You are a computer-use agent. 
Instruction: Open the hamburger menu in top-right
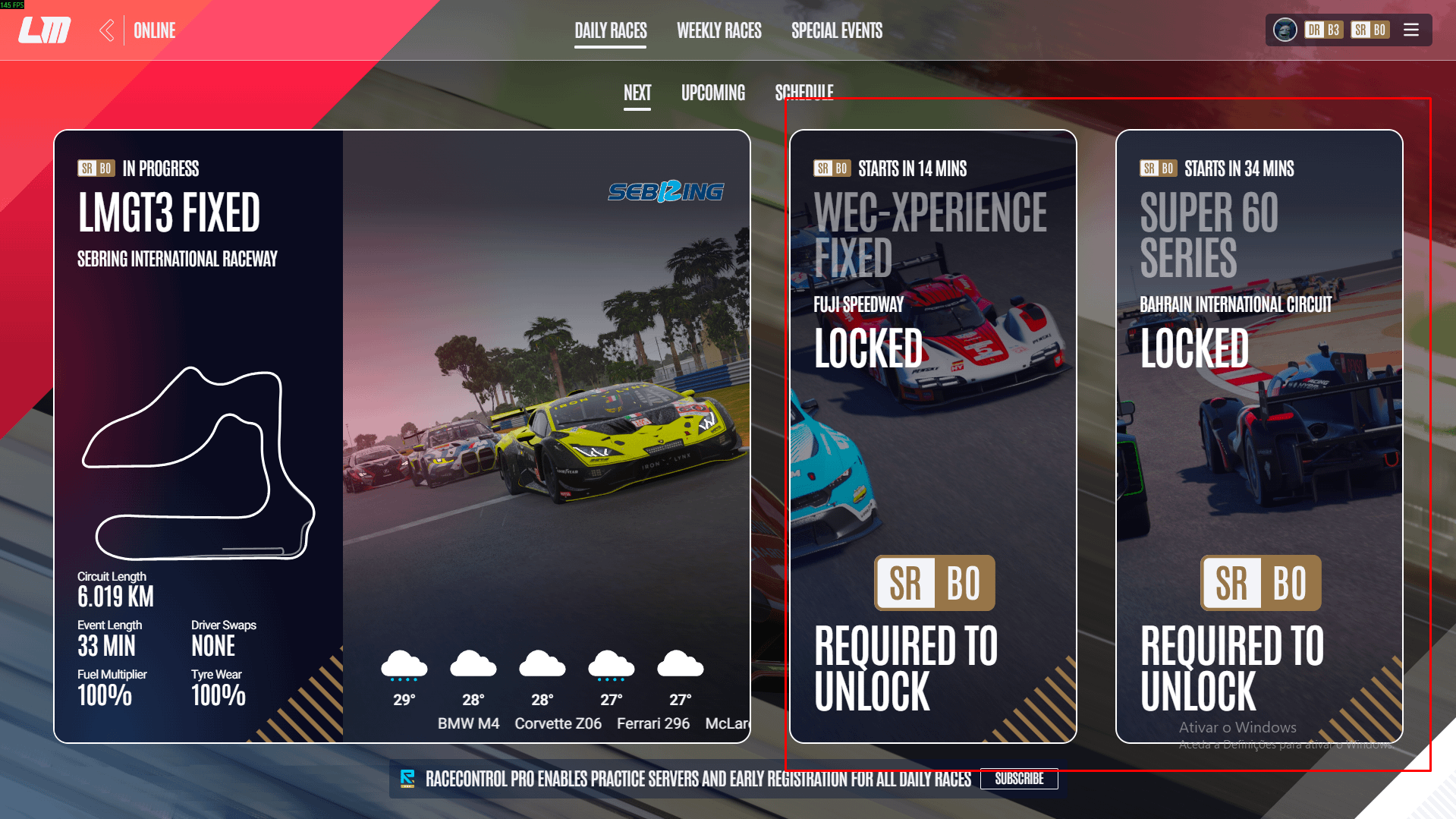point(1410,30)
